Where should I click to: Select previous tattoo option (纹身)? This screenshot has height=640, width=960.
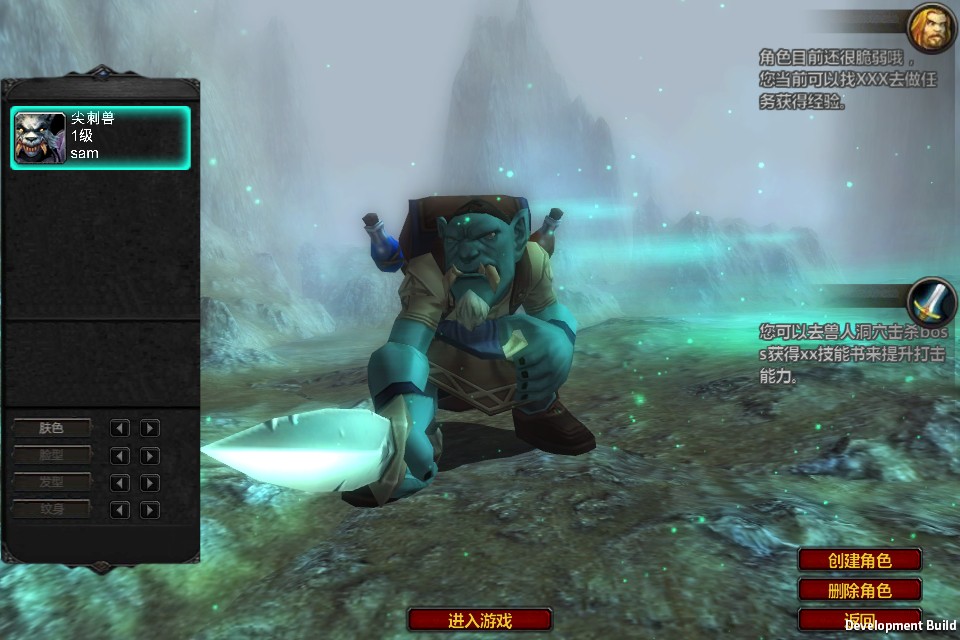pos(120,510)
